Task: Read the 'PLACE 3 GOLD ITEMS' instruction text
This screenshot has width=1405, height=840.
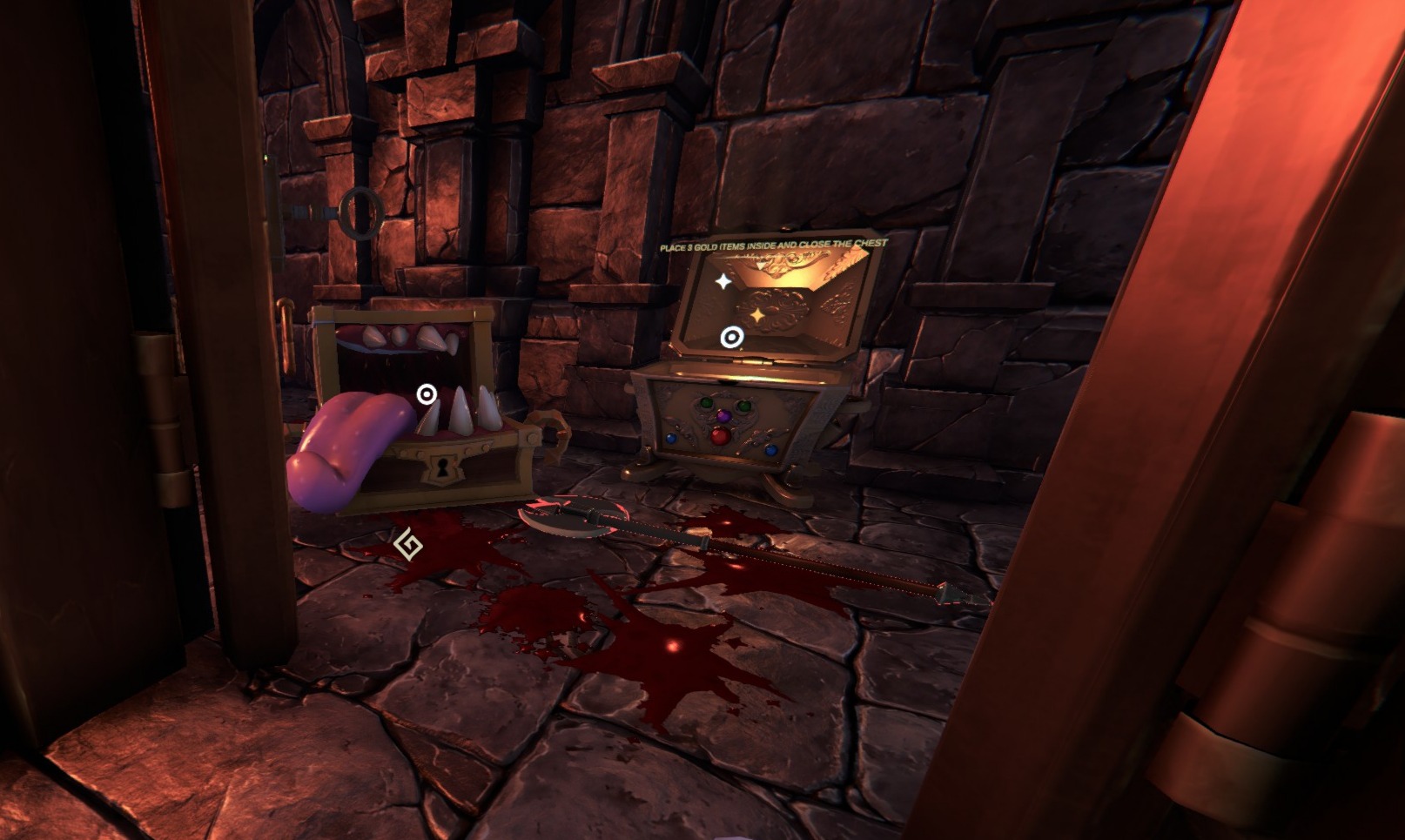Action: (x=773, y=245)
